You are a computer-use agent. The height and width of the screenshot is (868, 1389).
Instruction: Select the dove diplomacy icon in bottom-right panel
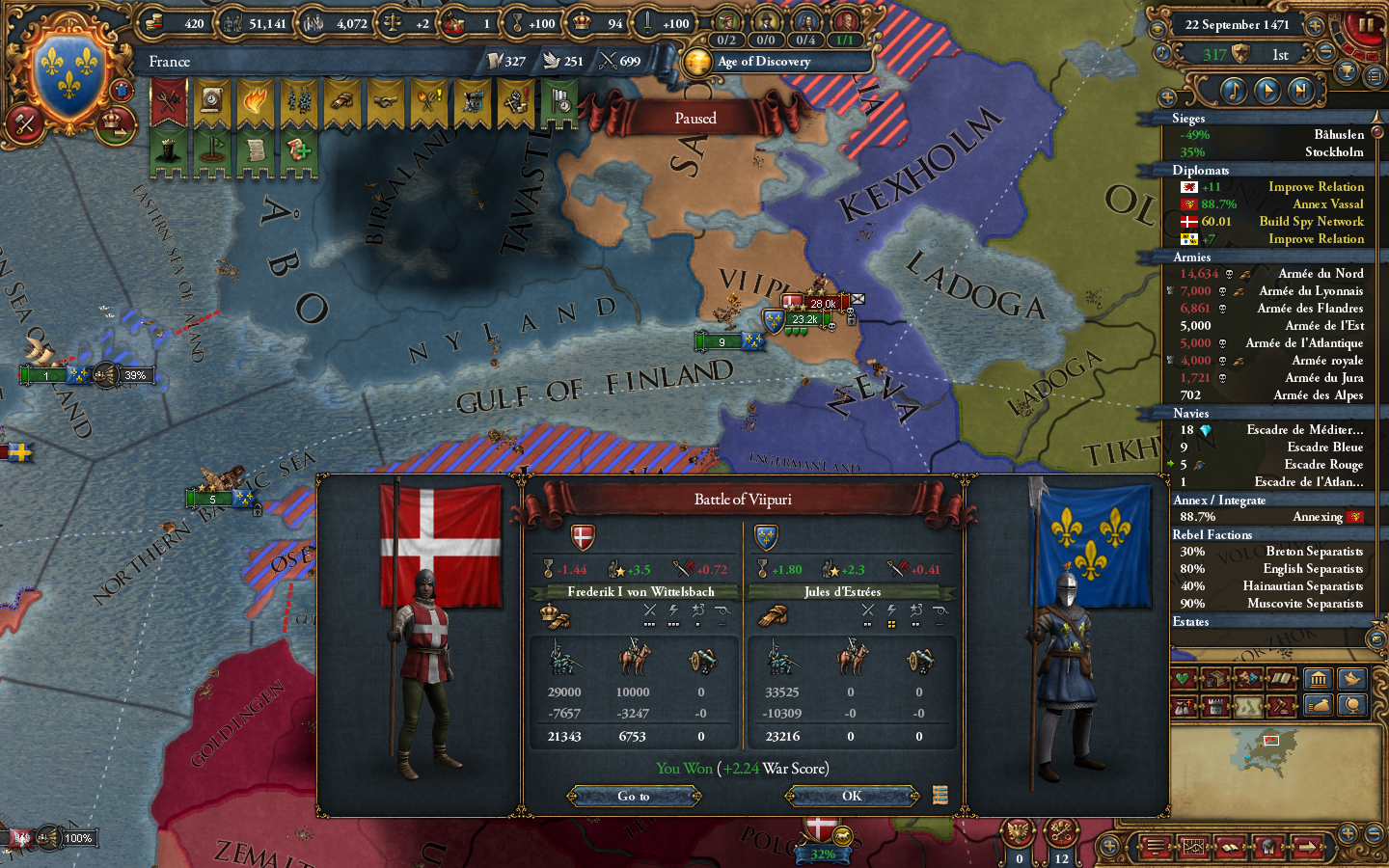(x=1353, y=679)
